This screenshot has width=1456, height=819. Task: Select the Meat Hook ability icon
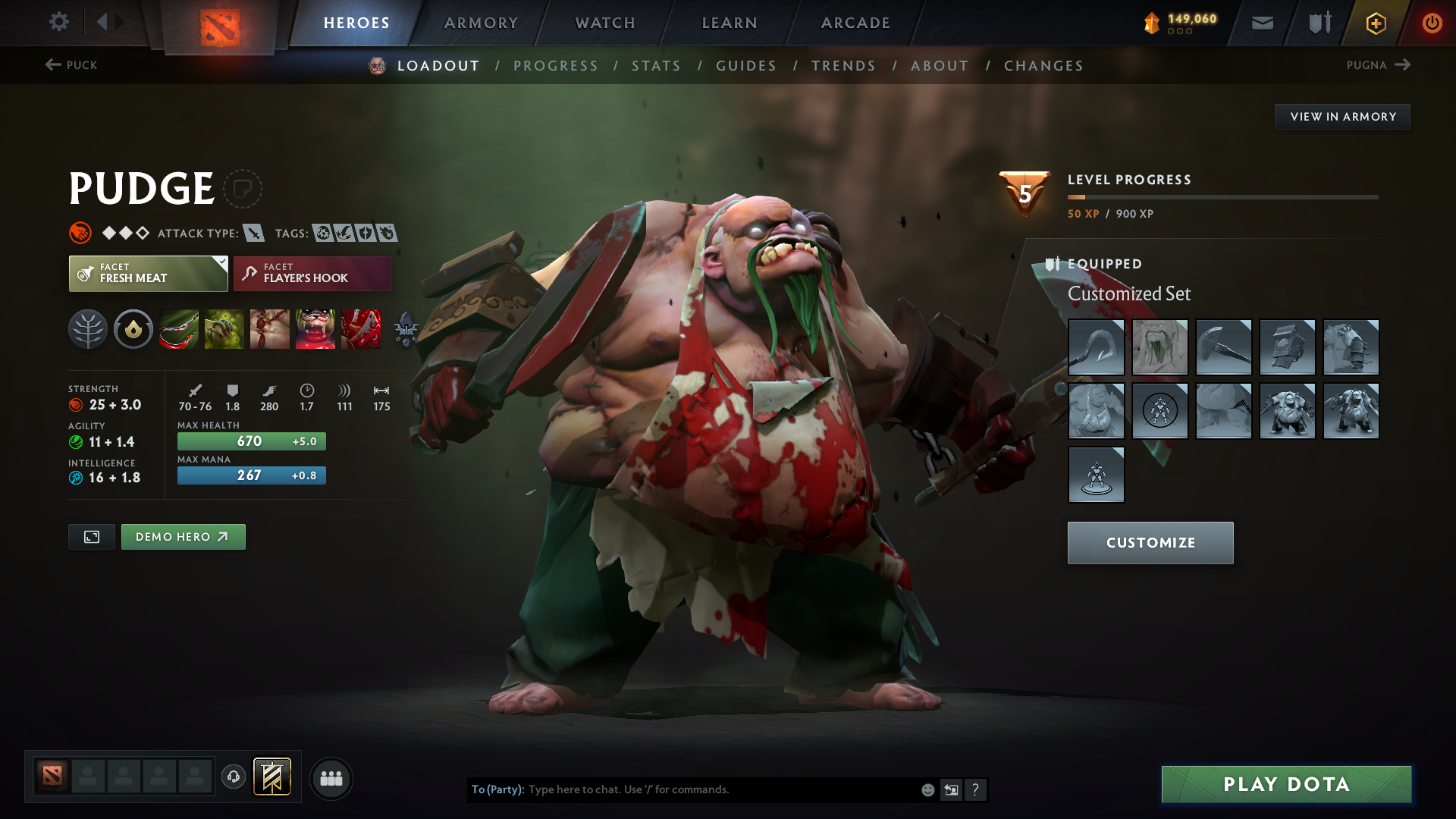pos(178,328)
